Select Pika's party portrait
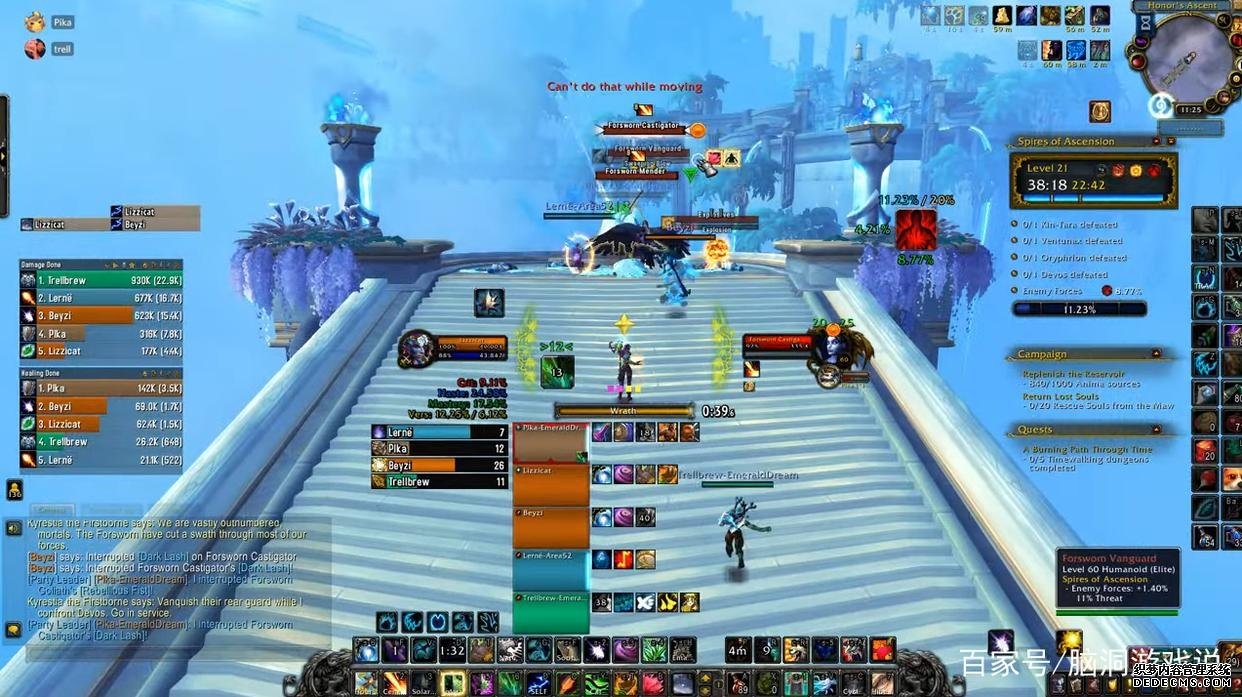Viewport: 1242px width, 697px height. 35,21
